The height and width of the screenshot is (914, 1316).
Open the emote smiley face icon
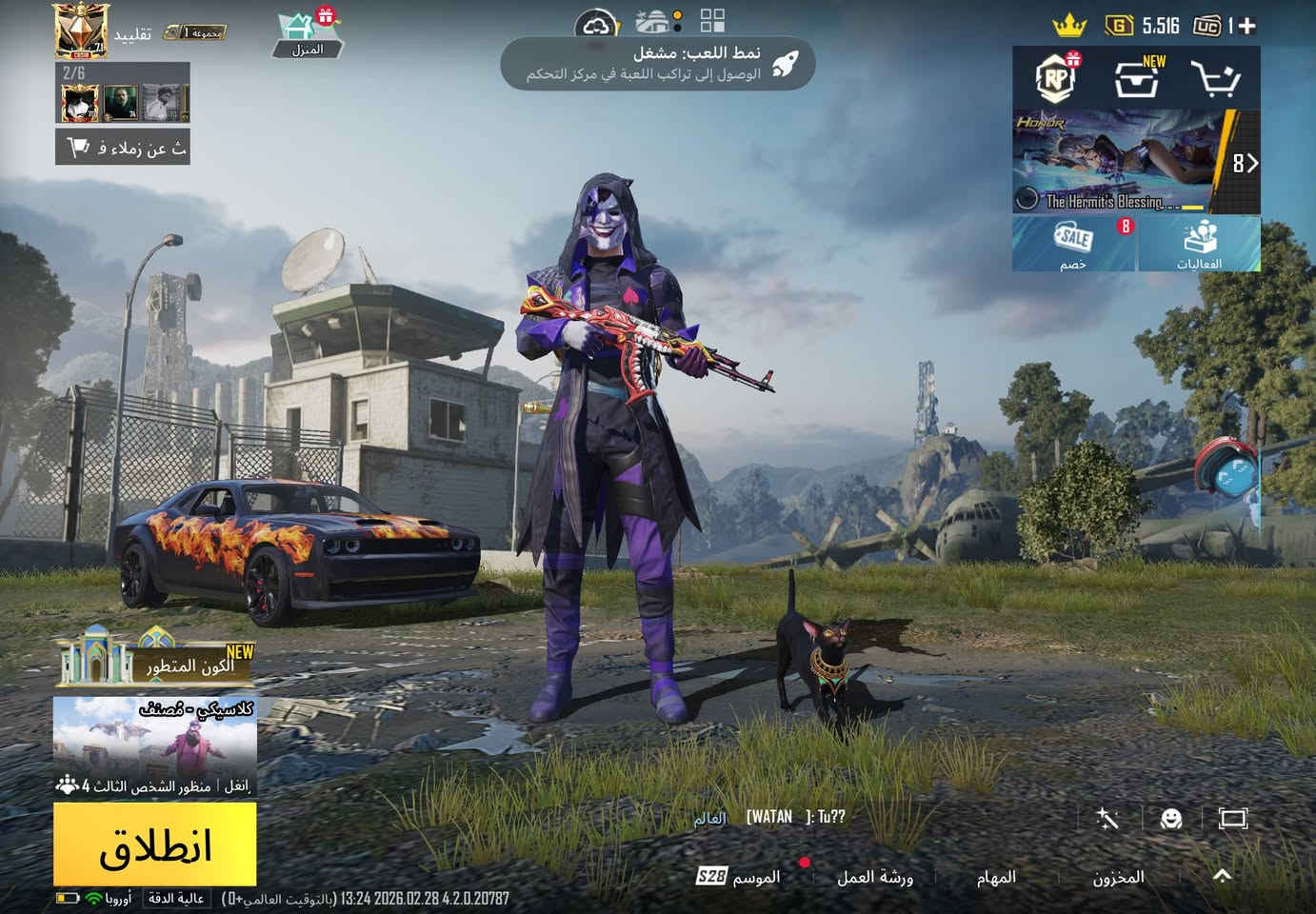(x=1171, y=819)
